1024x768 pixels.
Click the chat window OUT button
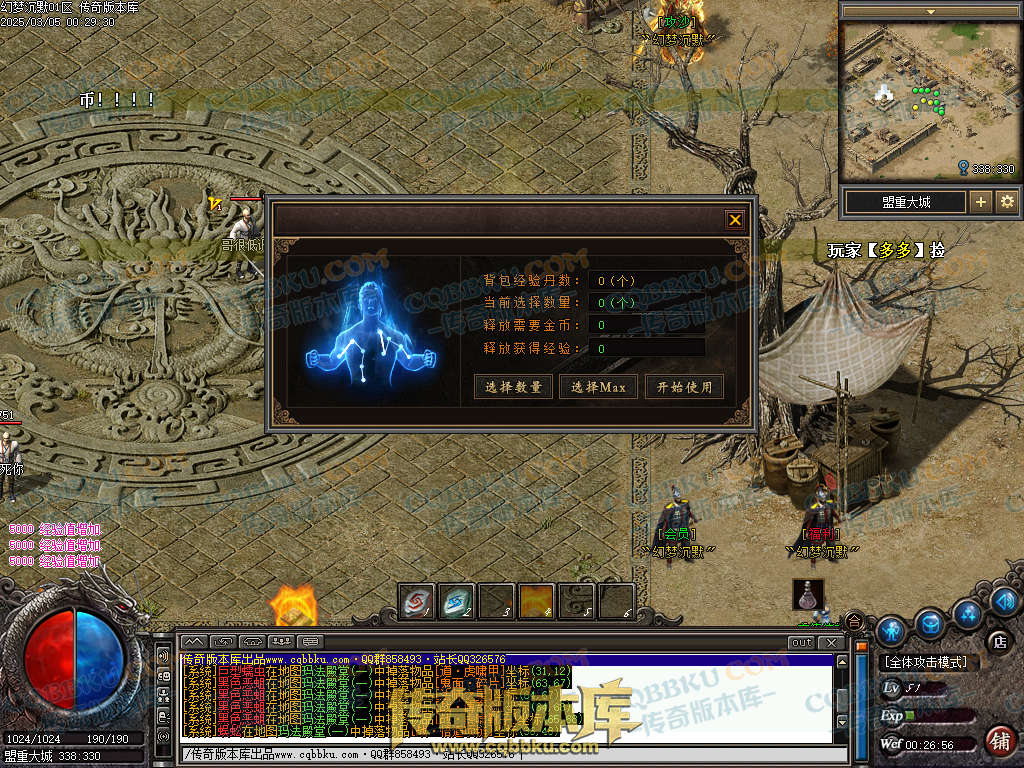(801, 642)
